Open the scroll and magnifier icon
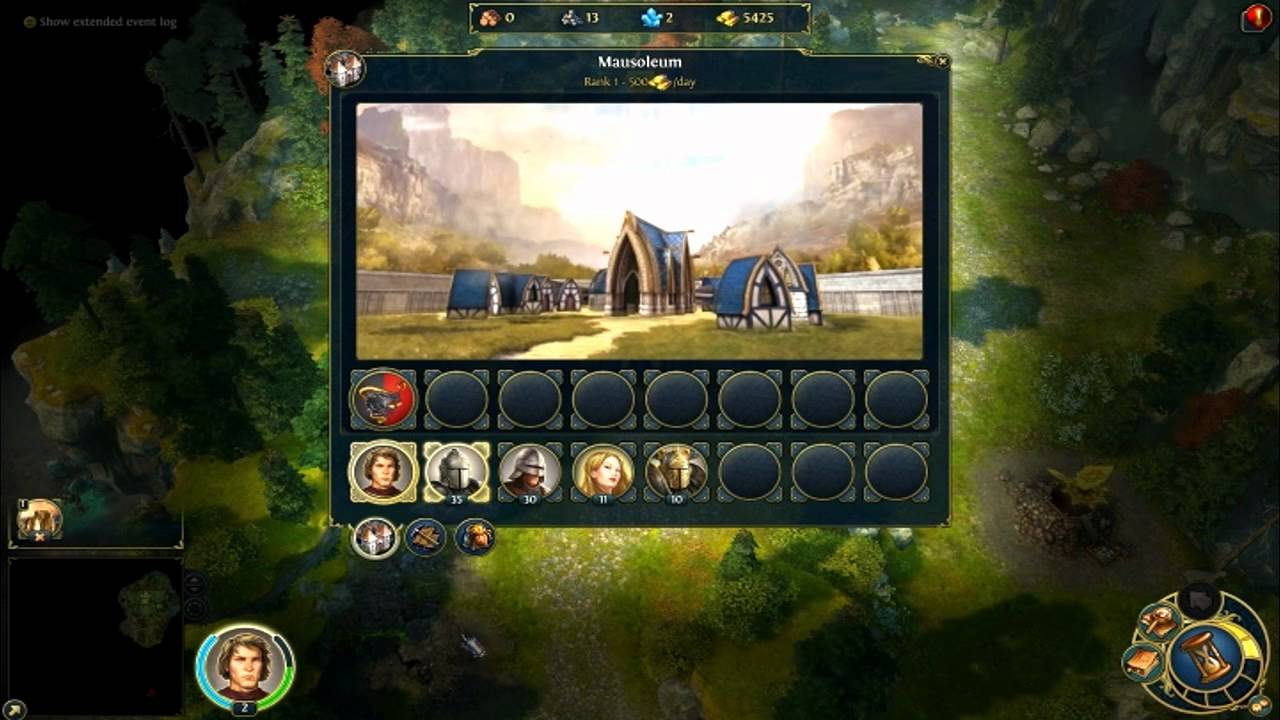 point(1160,622)
